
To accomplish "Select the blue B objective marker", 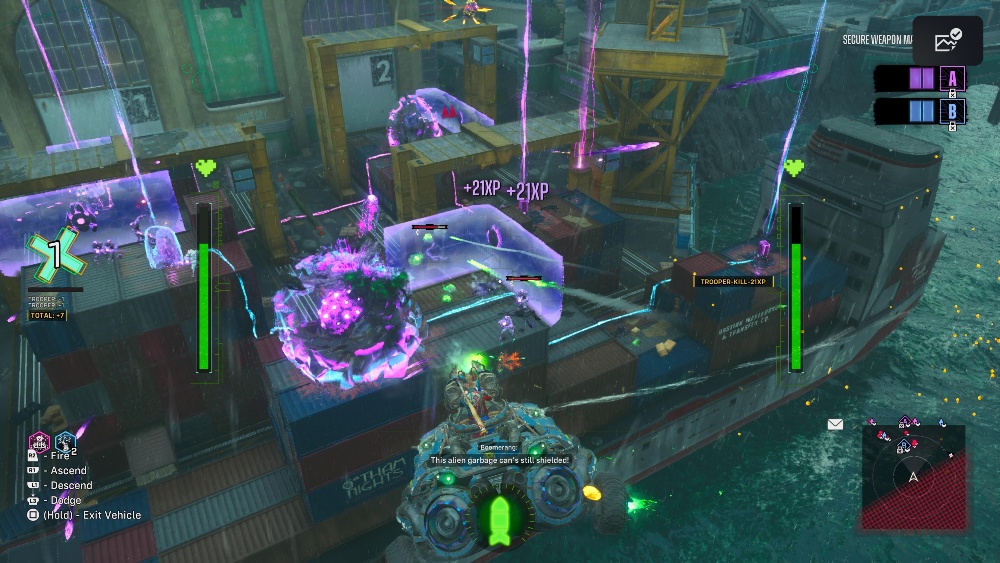I will coord(951,111).
